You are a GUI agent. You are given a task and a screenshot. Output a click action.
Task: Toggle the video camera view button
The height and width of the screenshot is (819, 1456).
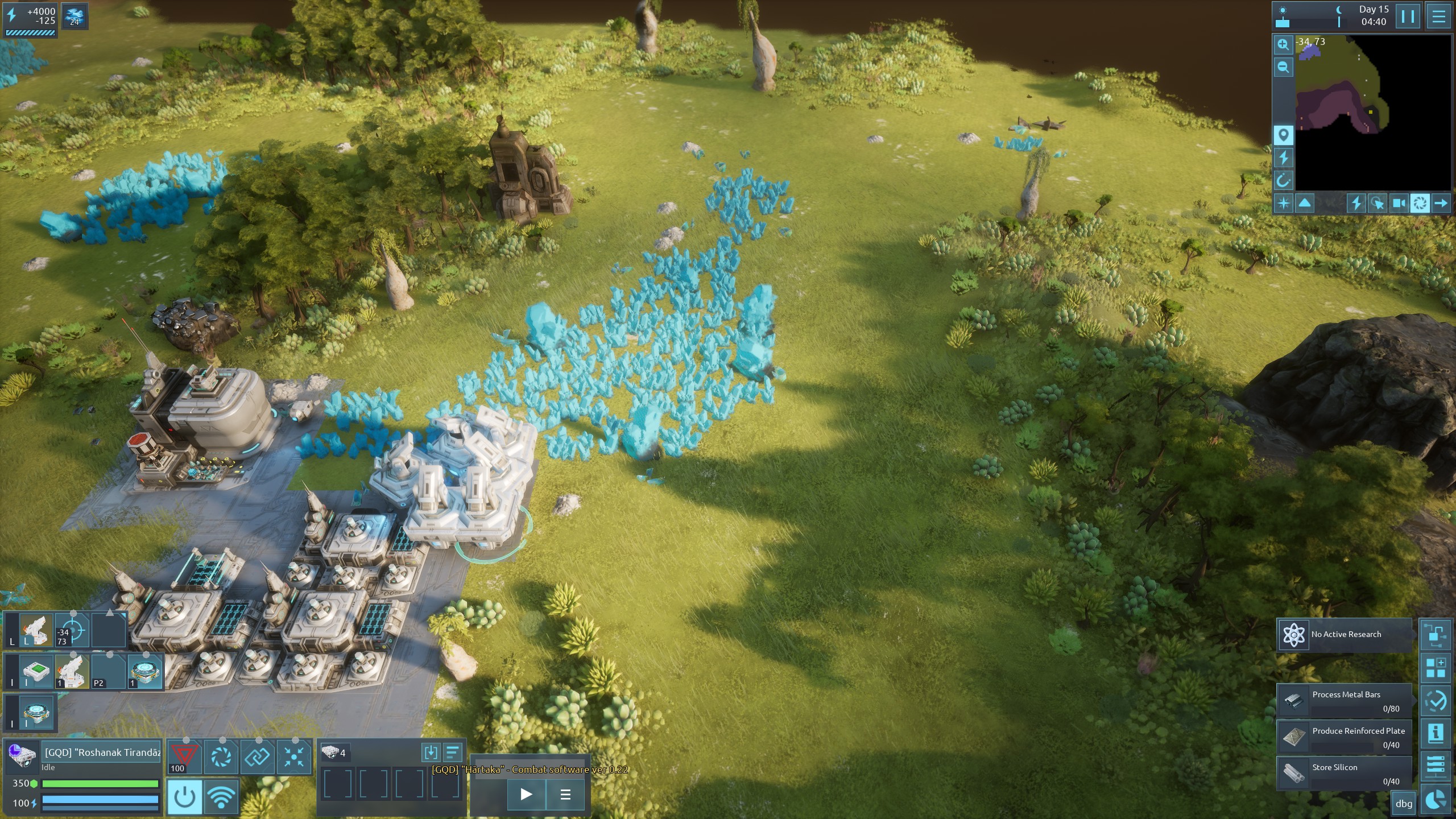pyautogui.click(x=1399, y=203)
